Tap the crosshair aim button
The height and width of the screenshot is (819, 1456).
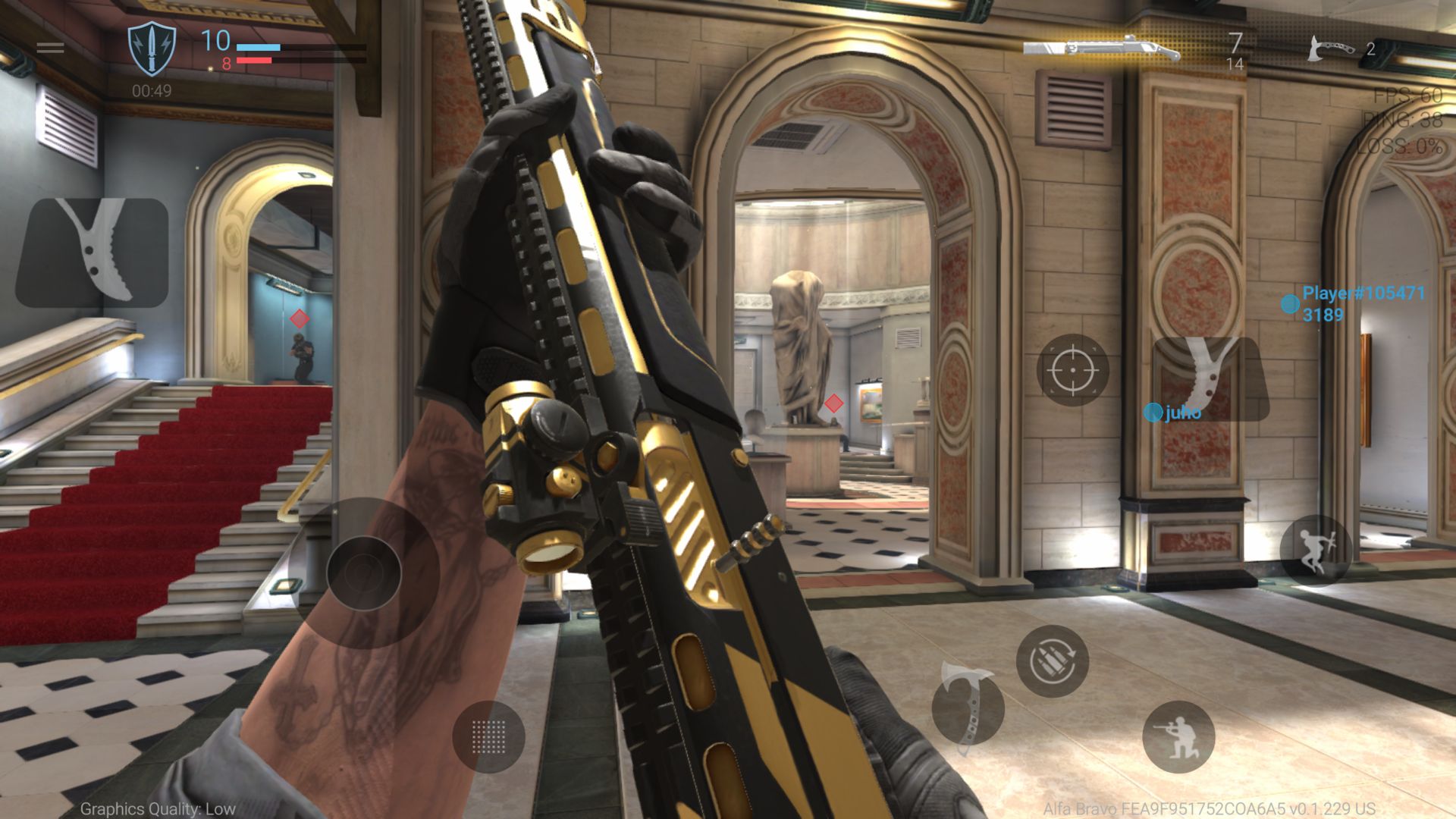click(1072, 370)
